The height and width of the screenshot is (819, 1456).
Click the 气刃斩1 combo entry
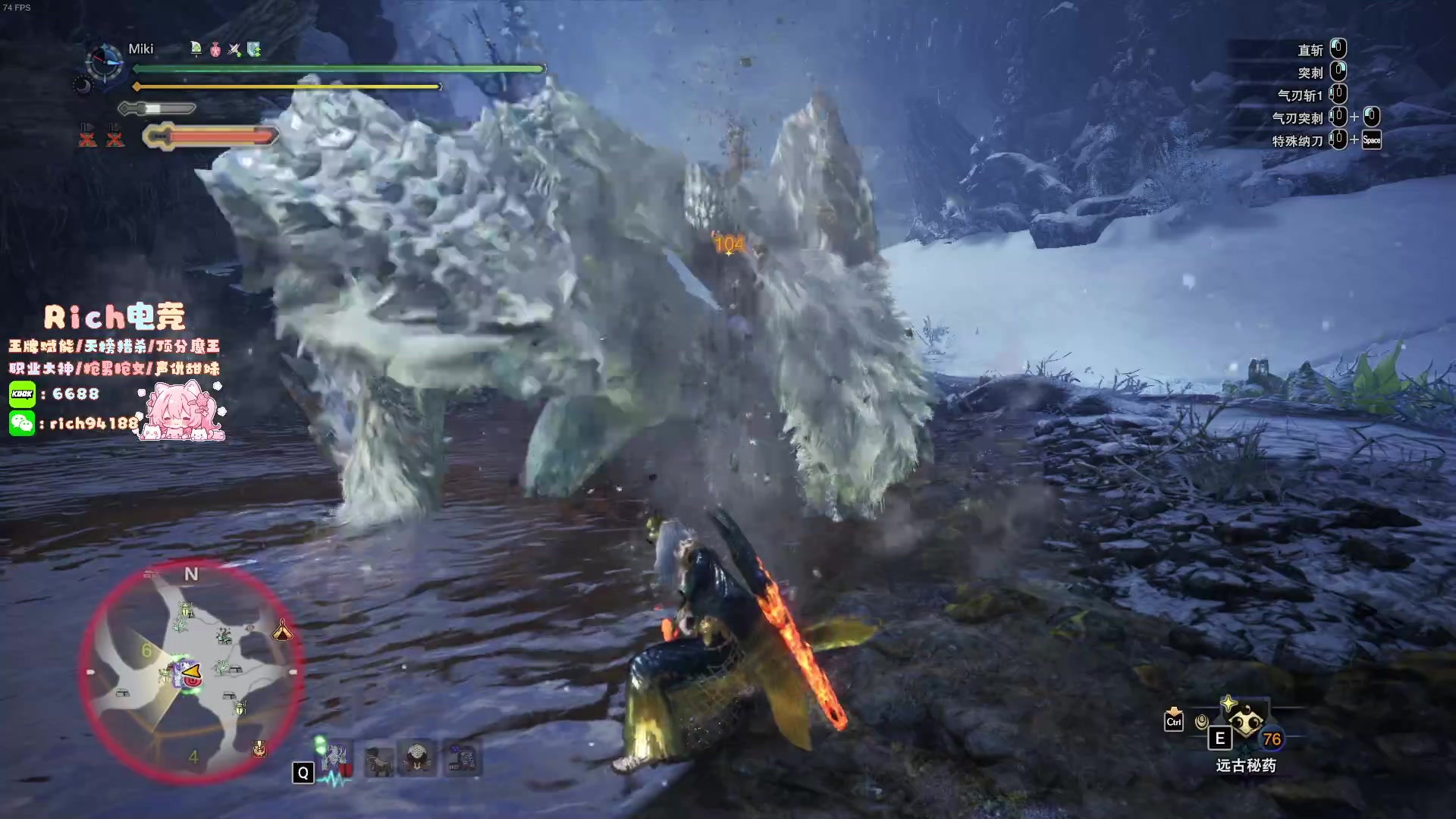(1300, 96)
